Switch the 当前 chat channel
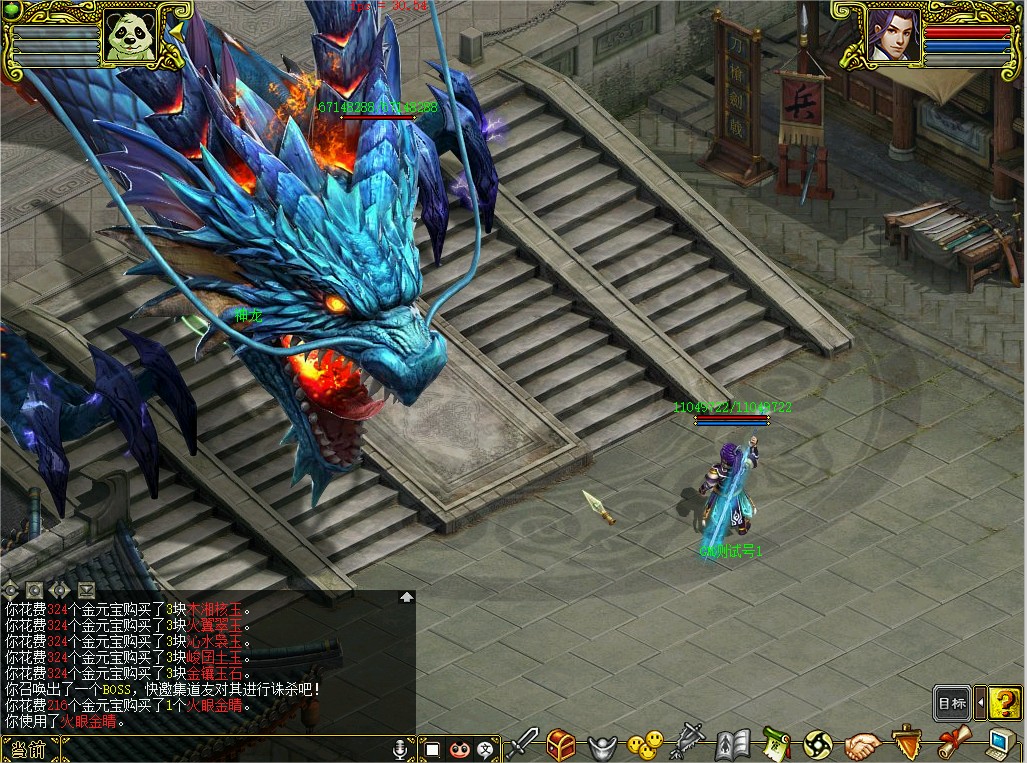1027x763 pixels. pyautogui.click(x=28, y=749)
